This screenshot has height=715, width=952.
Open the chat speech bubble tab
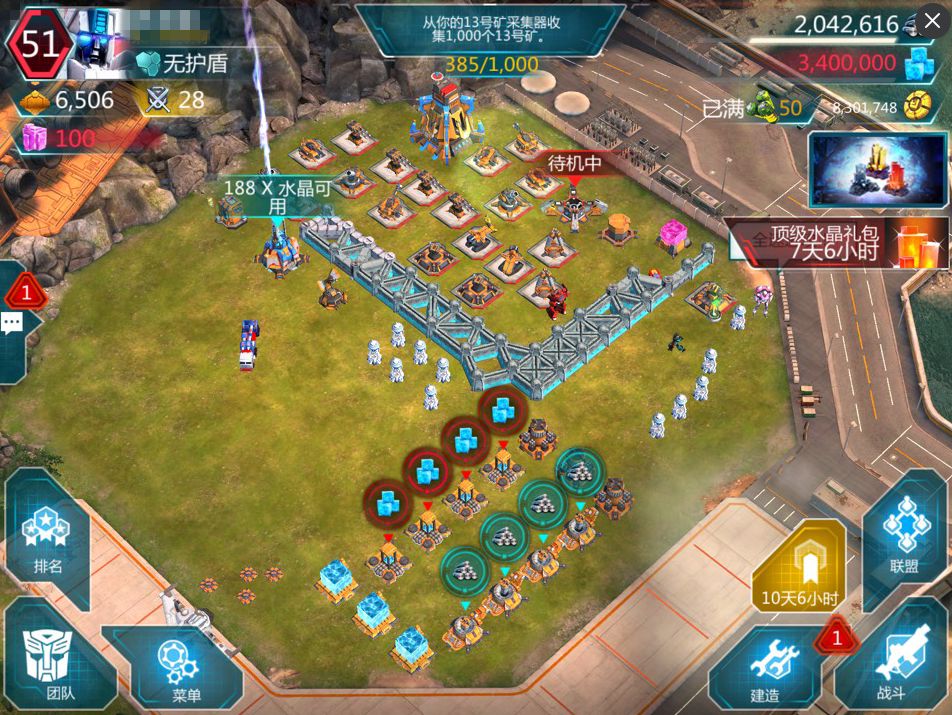13,322
